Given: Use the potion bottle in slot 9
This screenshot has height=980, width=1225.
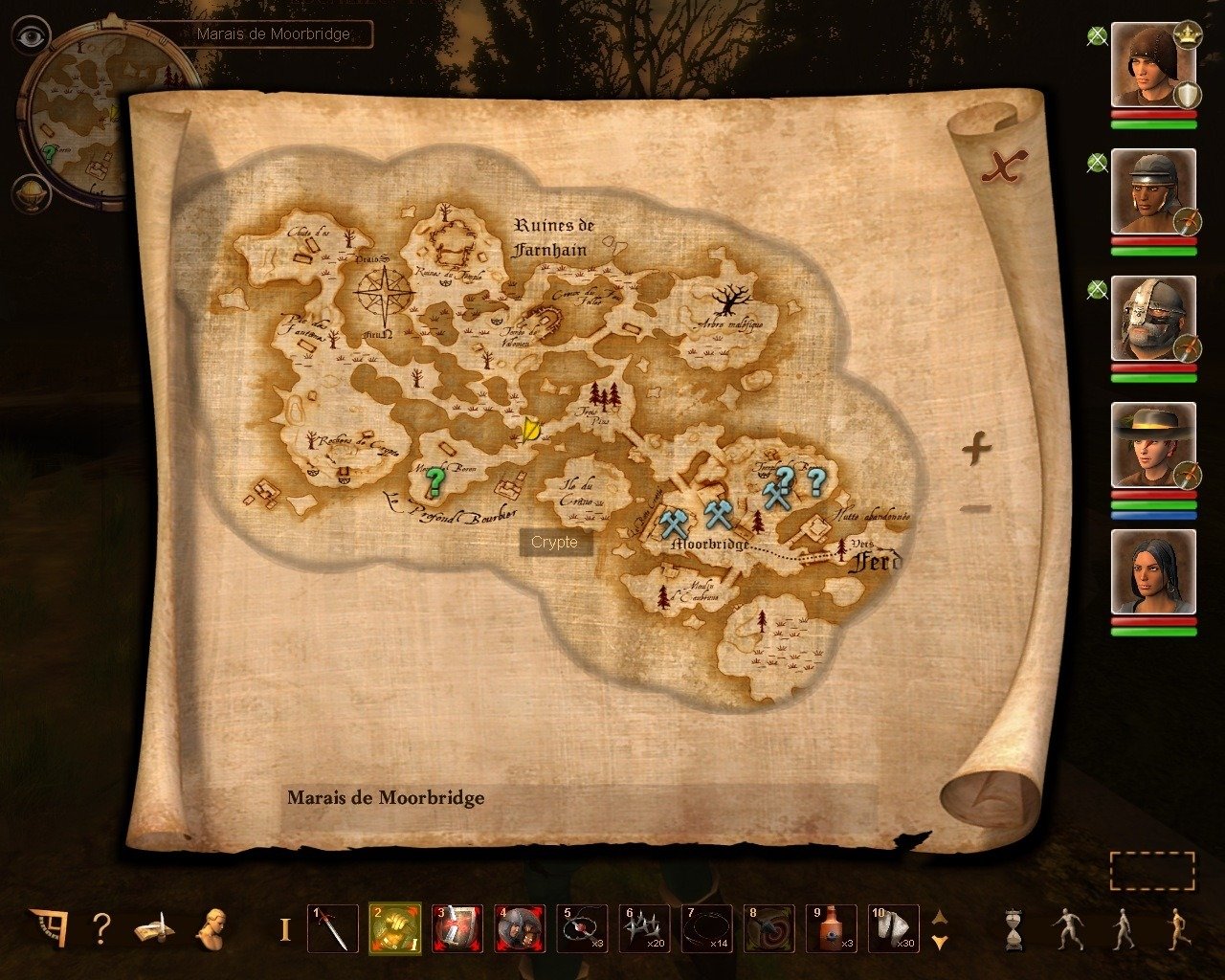Looking at the screenshot, I should pos(830,928).
